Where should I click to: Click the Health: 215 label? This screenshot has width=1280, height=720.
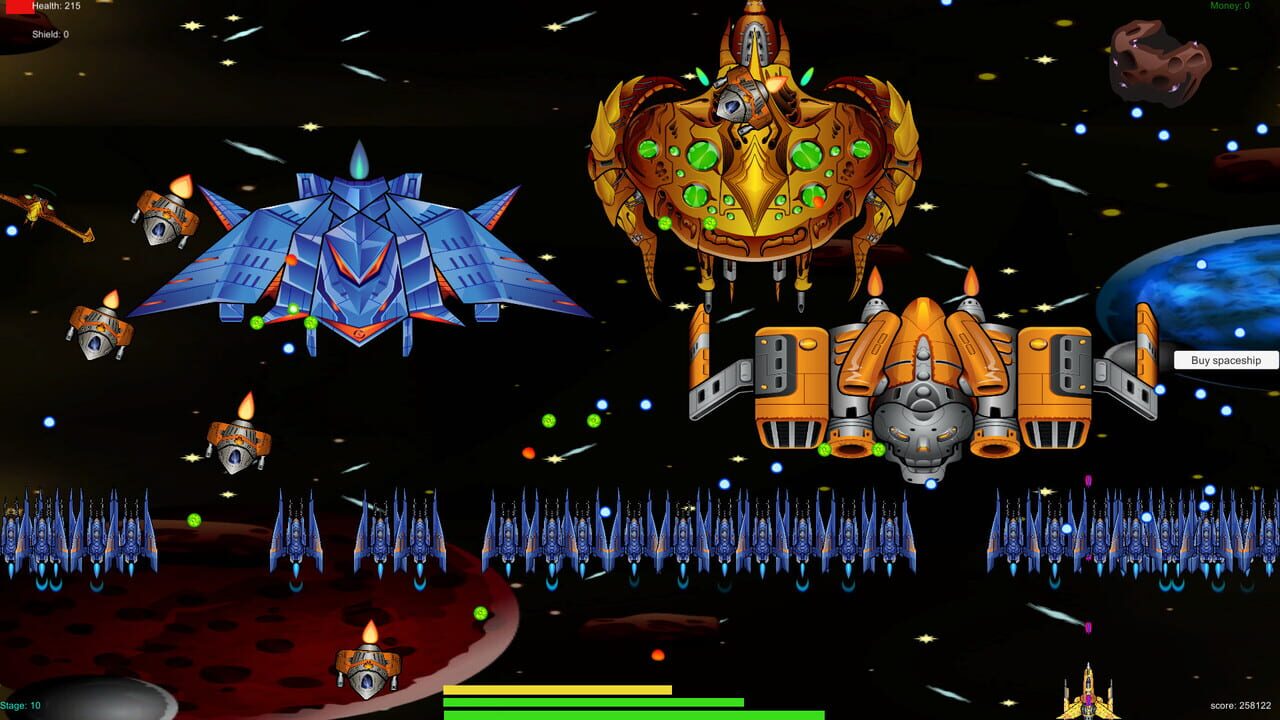click(x=58, y=8)
